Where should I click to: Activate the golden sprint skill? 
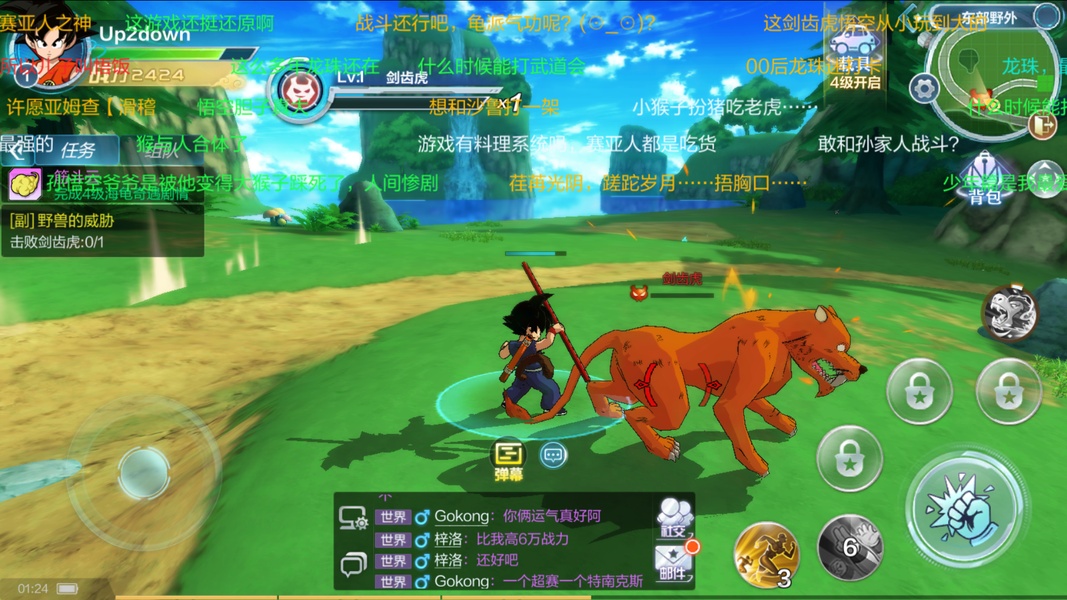coord(766,553)
